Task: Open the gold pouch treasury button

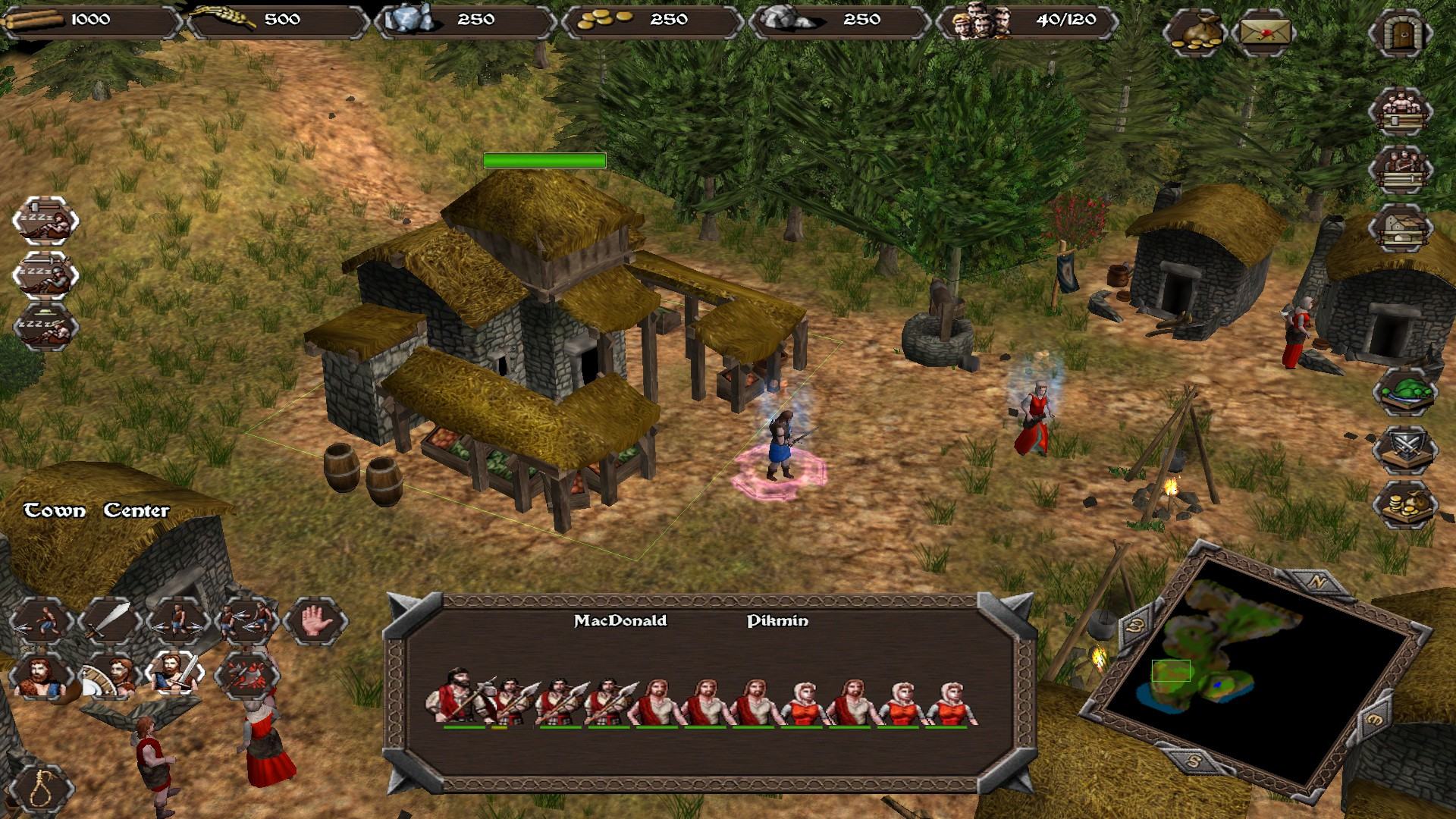Action: 1194,34
